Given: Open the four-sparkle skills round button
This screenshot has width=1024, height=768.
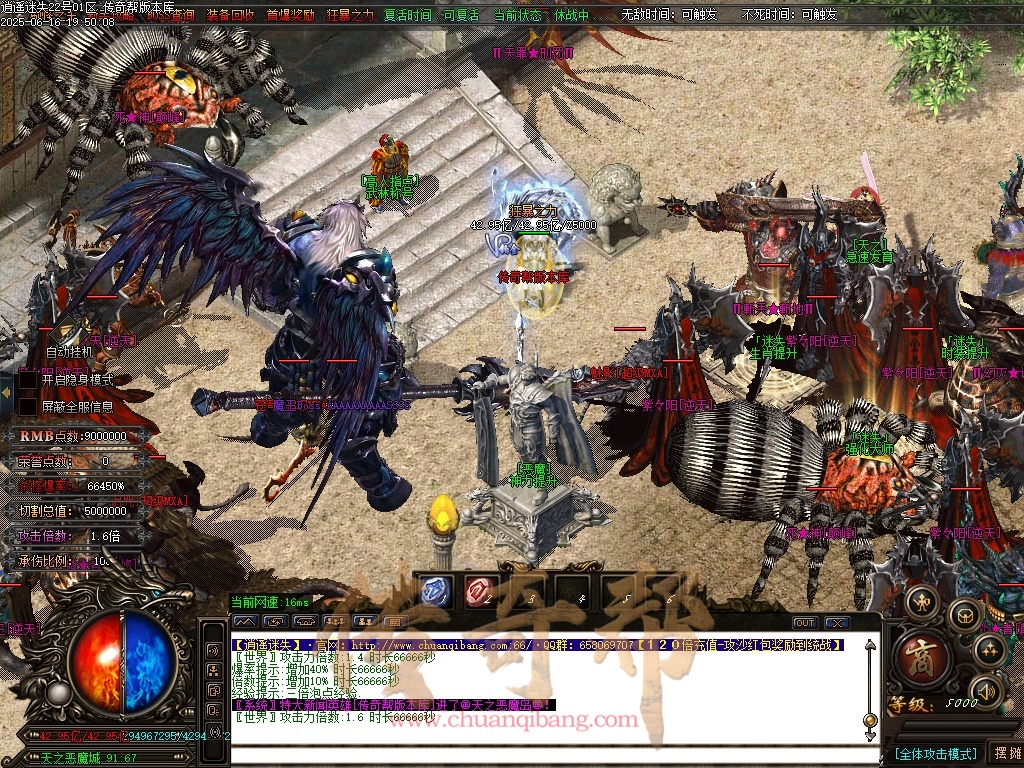Looking at the screenshot, I should coord(990,651).
